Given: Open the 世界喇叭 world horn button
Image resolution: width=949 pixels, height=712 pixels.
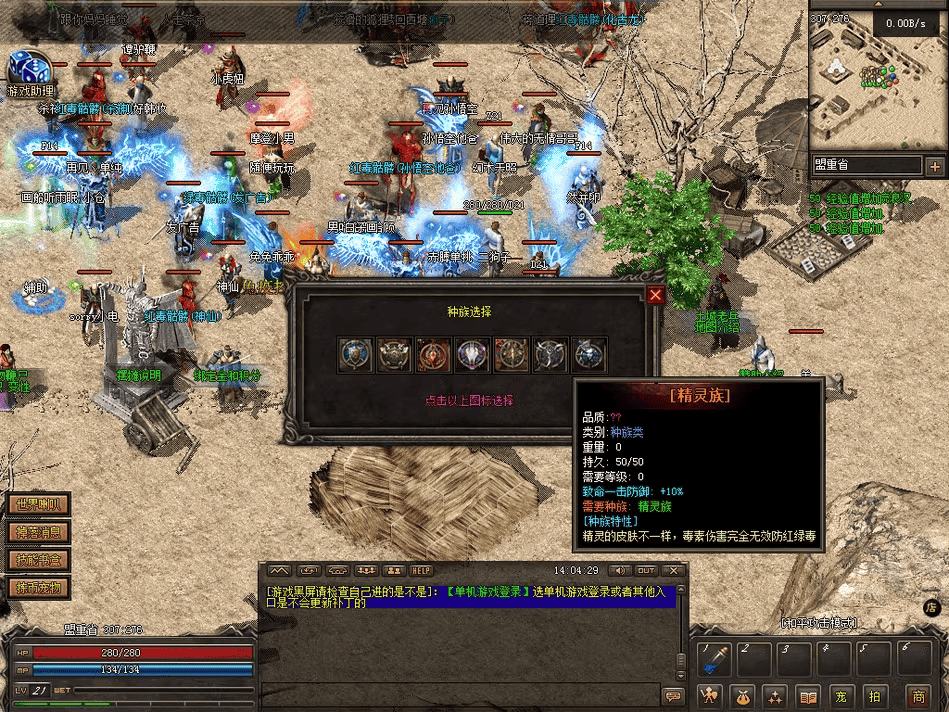Looking at the screenshot, I should click(x=38, y=505).
